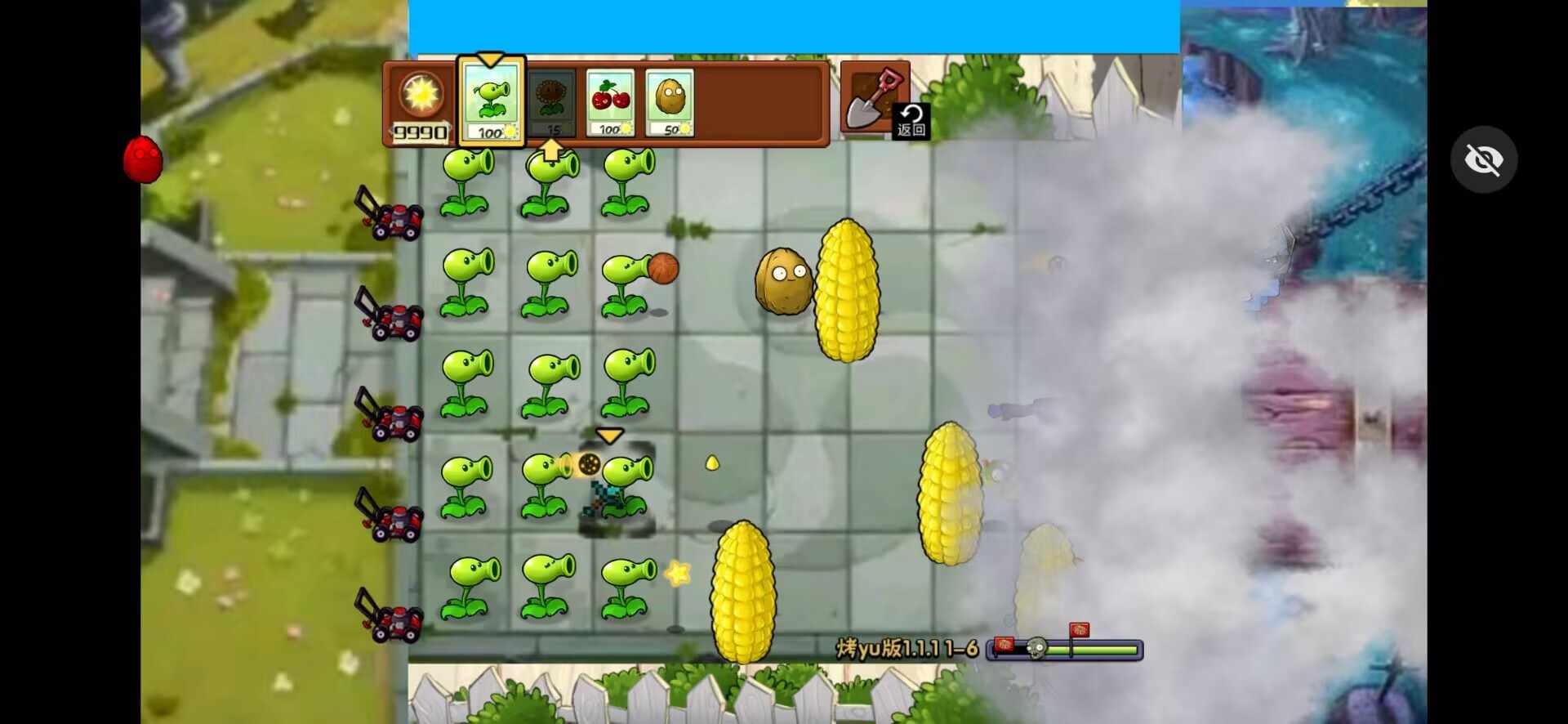Click the yellow triangle marker on the lawn

tap(609, 436)
